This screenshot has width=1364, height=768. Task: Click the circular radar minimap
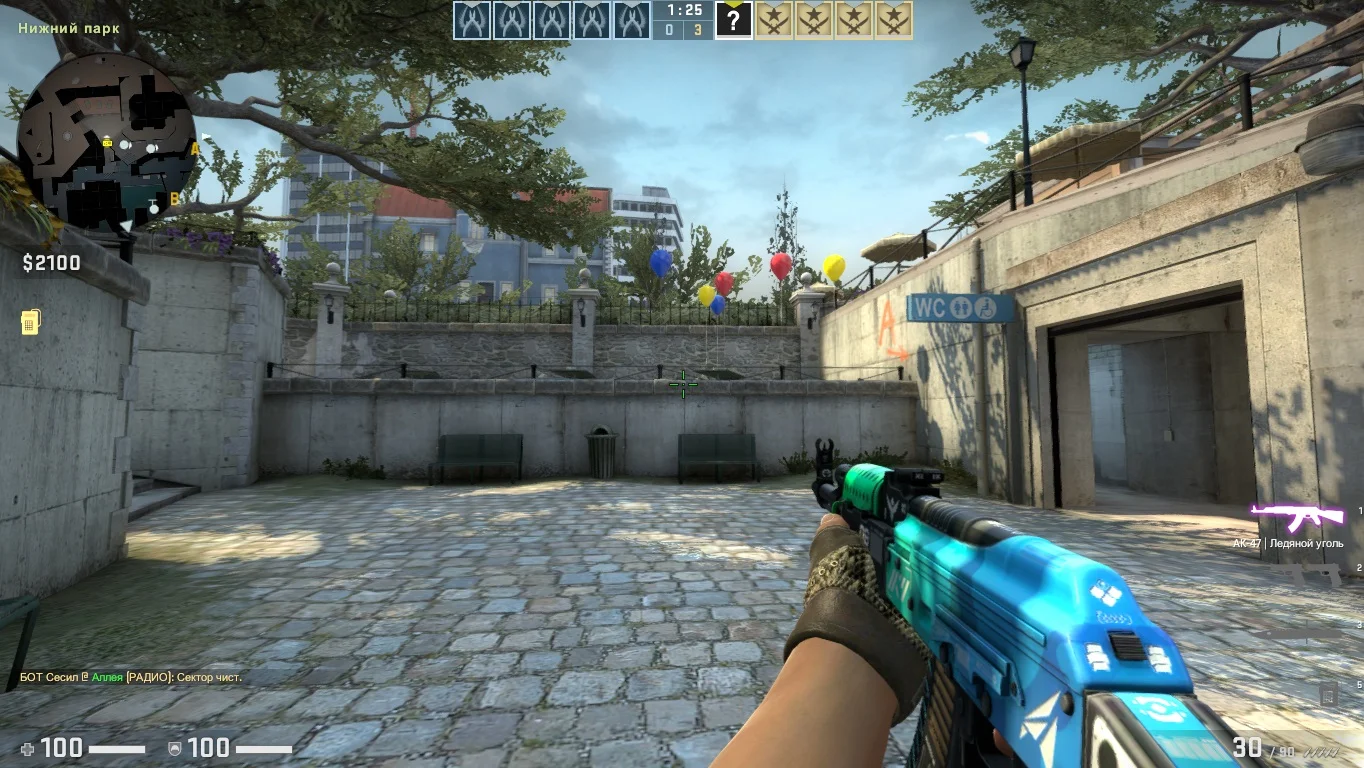(x=106, y=140)
